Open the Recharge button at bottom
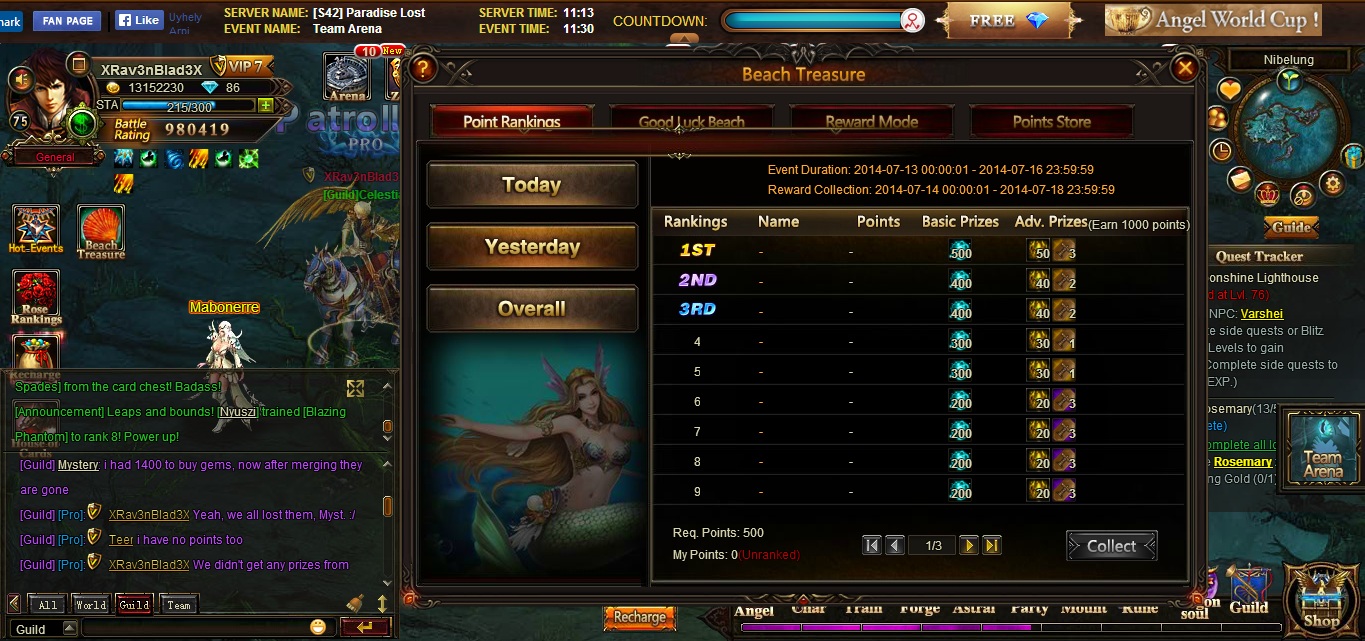The width and height of the screenshot is (1365, 641). [639, 617]
